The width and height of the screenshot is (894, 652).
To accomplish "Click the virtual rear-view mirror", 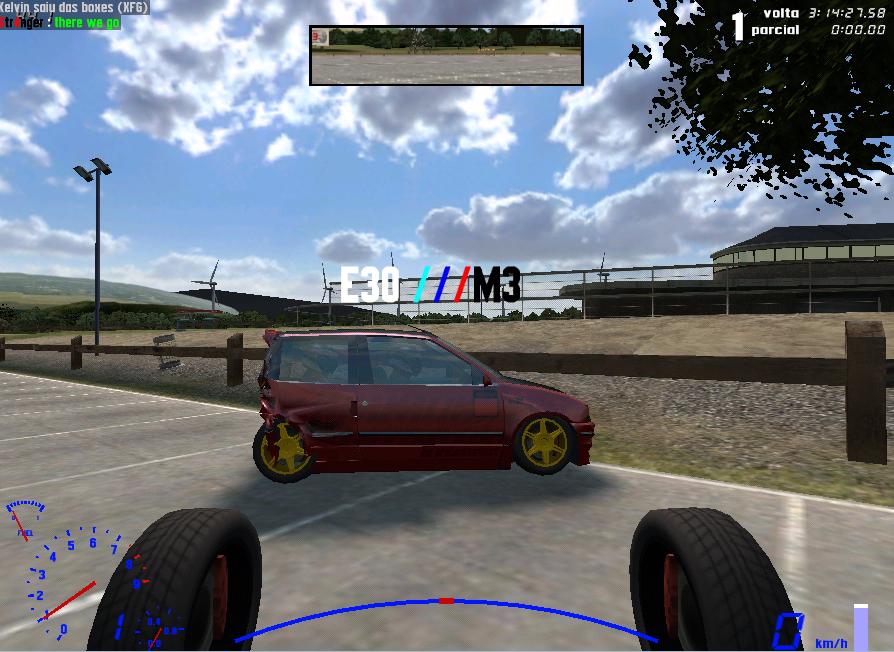I will click(x=446, y=55).
